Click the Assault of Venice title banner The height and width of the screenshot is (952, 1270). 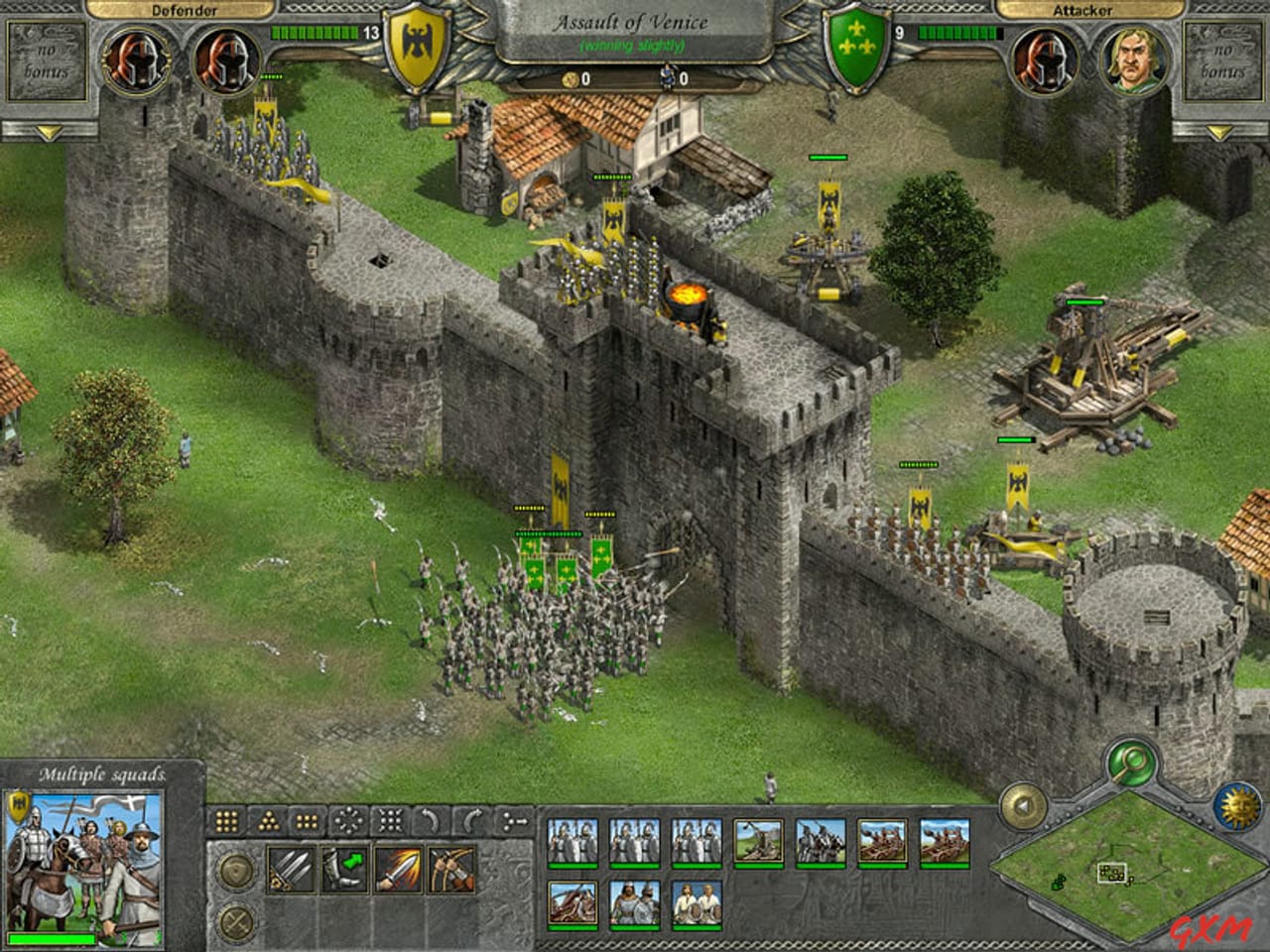635,20
